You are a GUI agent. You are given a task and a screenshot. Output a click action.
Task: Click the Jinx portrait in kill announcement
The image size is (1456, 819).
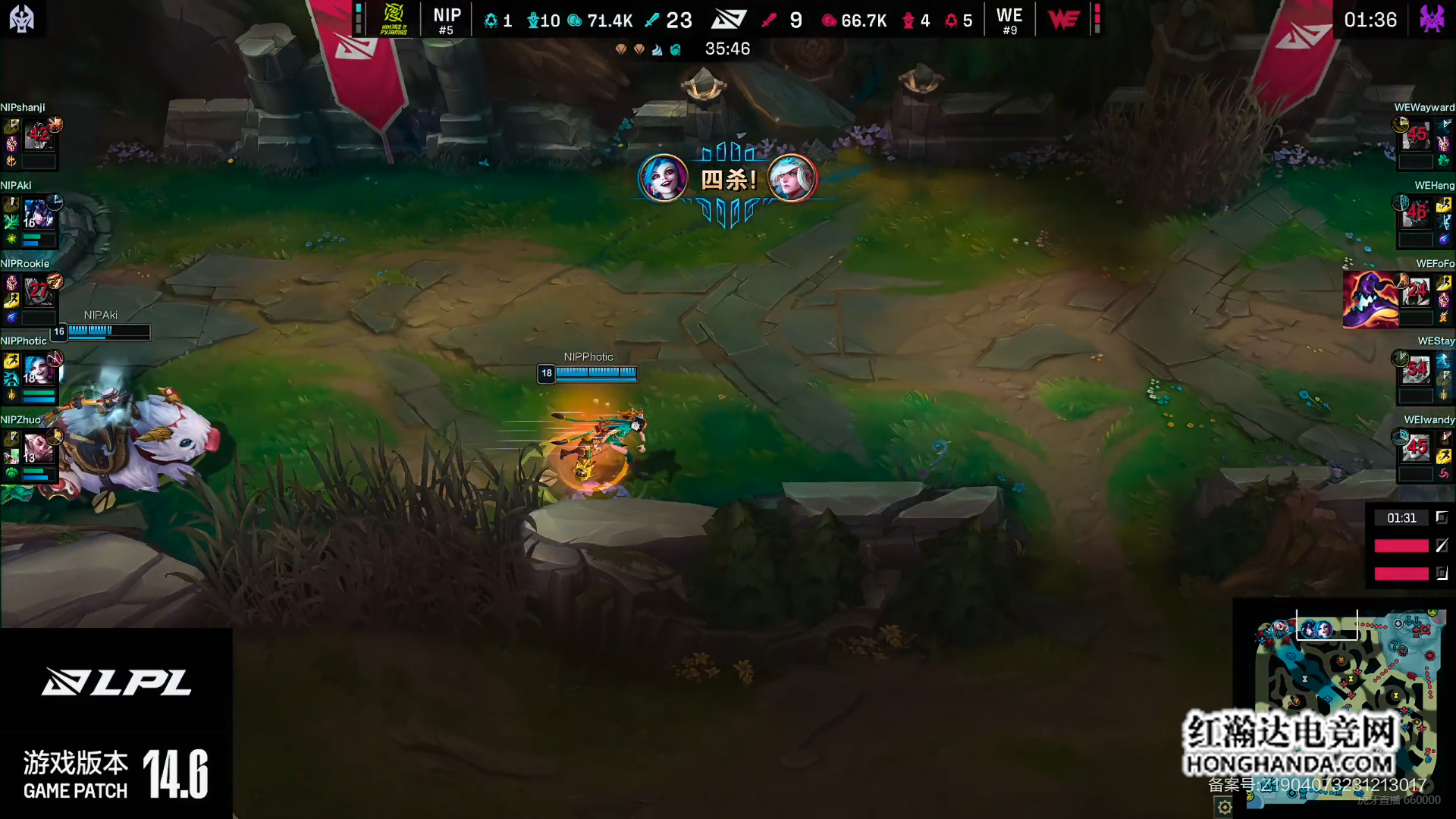tap(664, 178)
